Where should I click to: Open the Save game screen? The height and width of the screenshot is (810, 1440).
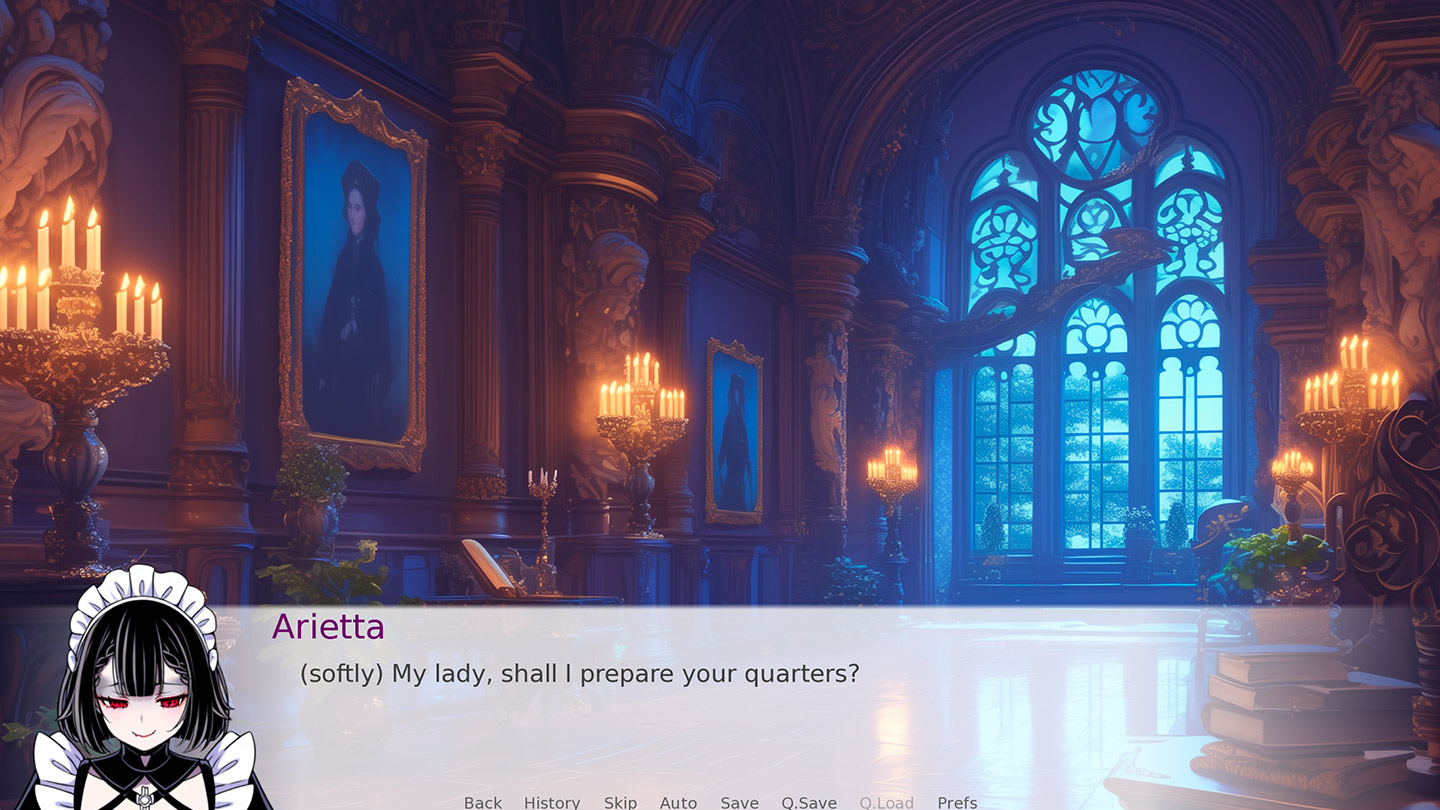click(739, 802)
